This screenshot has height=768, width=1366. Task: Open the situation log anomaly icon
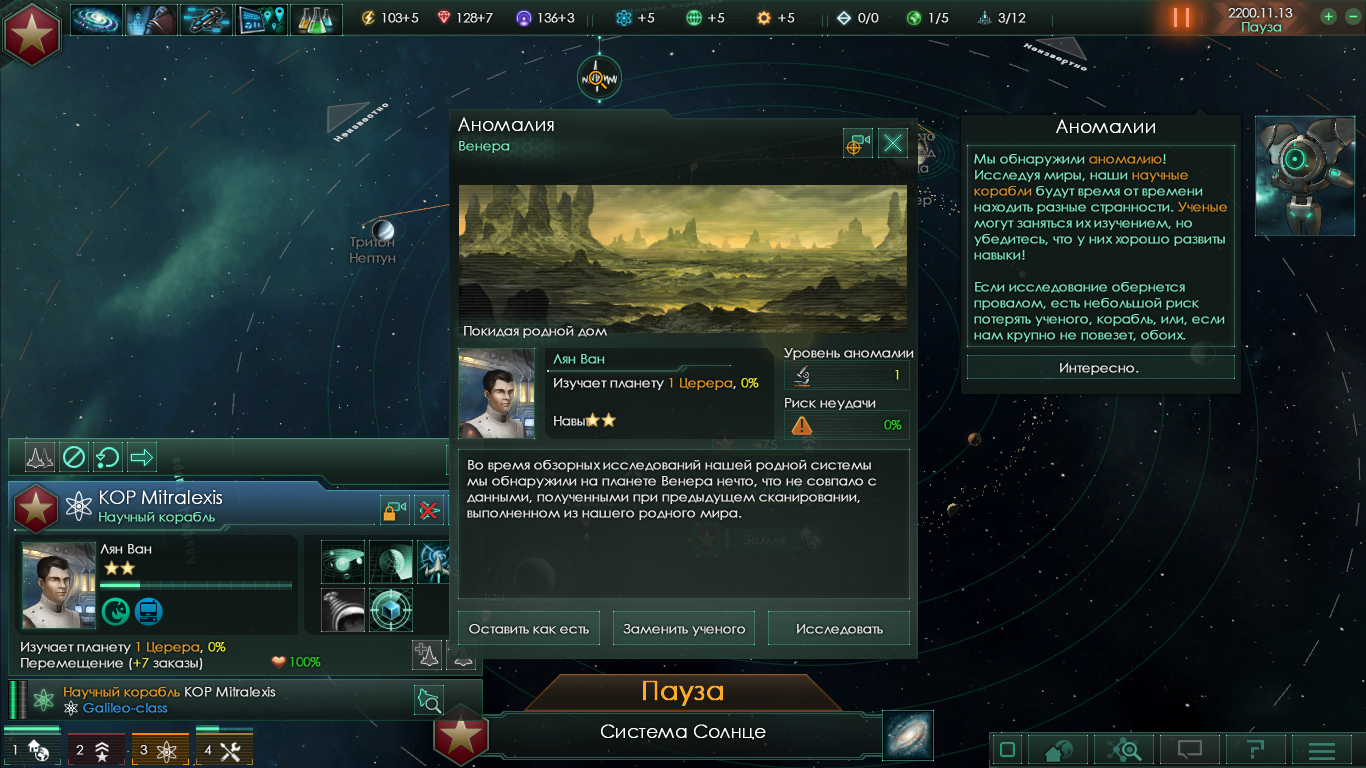[x=261, y=19]
